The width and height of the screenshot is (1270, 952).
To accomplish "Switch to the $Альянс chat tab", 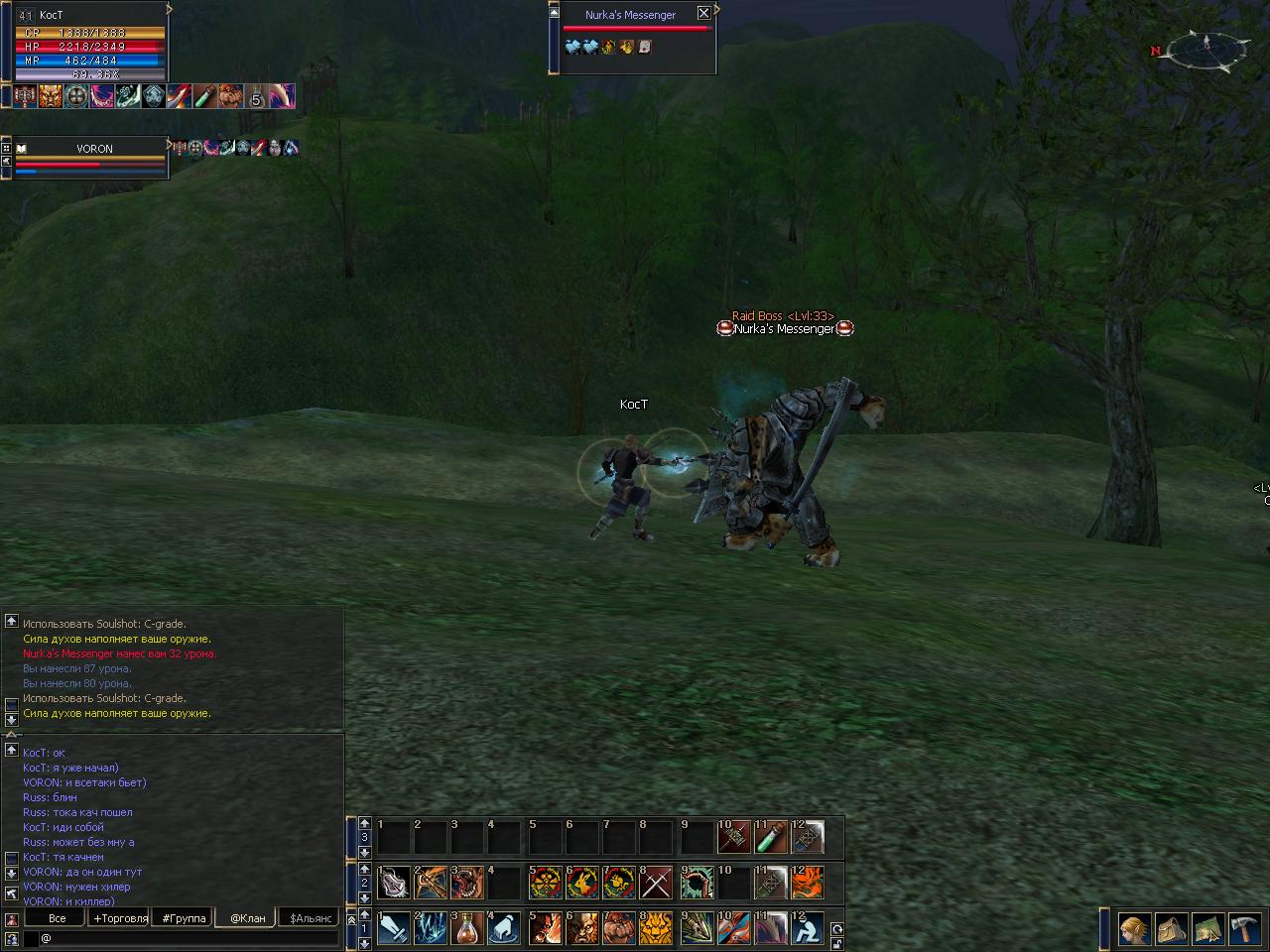I will pos(310,918).
